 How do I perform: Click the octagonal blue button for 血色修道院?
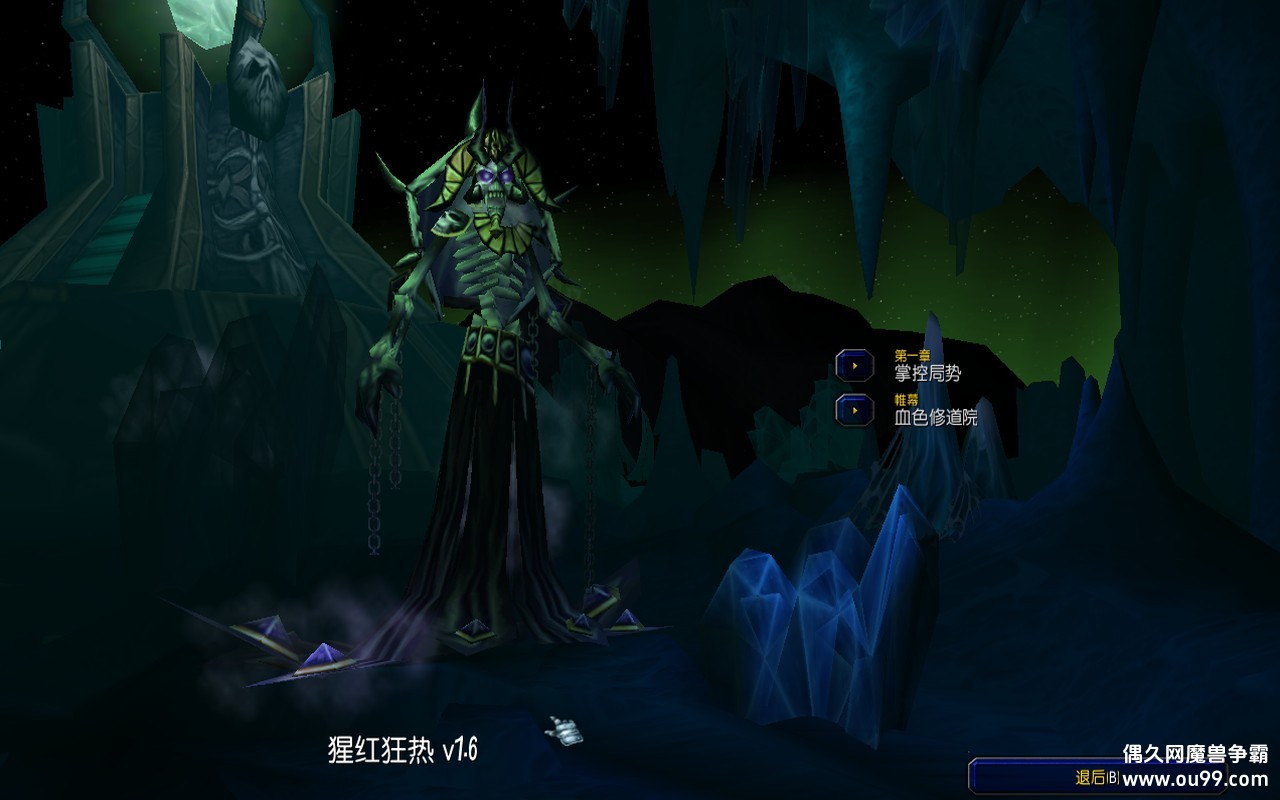click(855, 409)
